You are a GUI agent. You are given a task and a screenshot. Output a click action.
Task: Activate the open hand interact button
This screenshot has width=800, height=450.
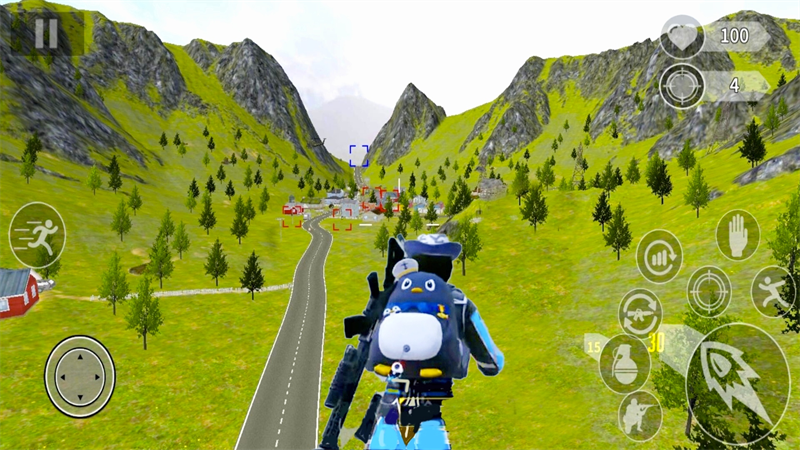[x=738, y=235]
